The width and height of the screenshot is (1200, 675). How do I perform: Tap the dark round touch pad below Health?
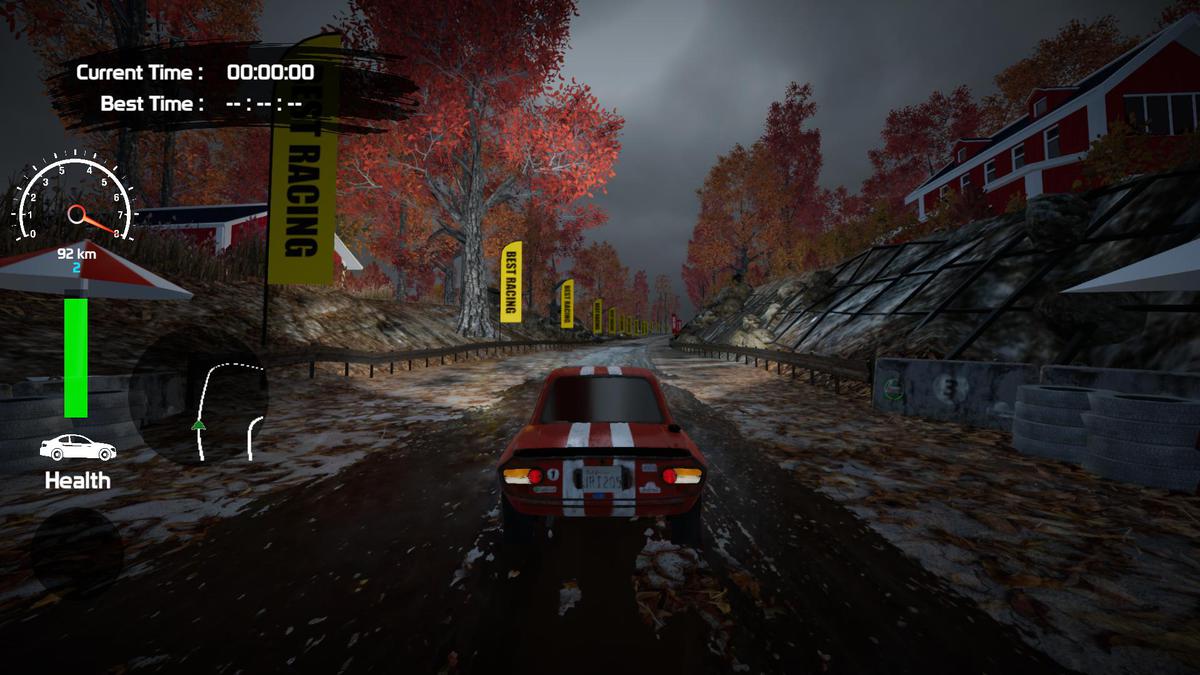(76, 553)
